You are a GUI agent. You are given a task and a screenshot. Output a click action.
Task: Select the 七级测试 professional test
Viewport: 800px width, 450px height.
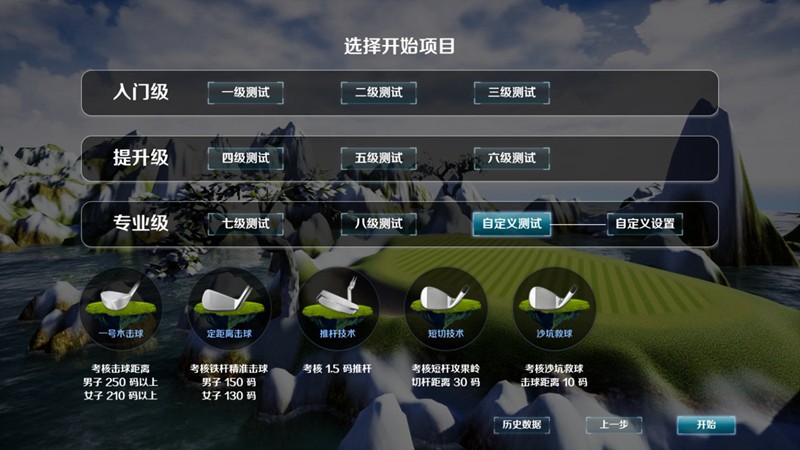(245, 224)
